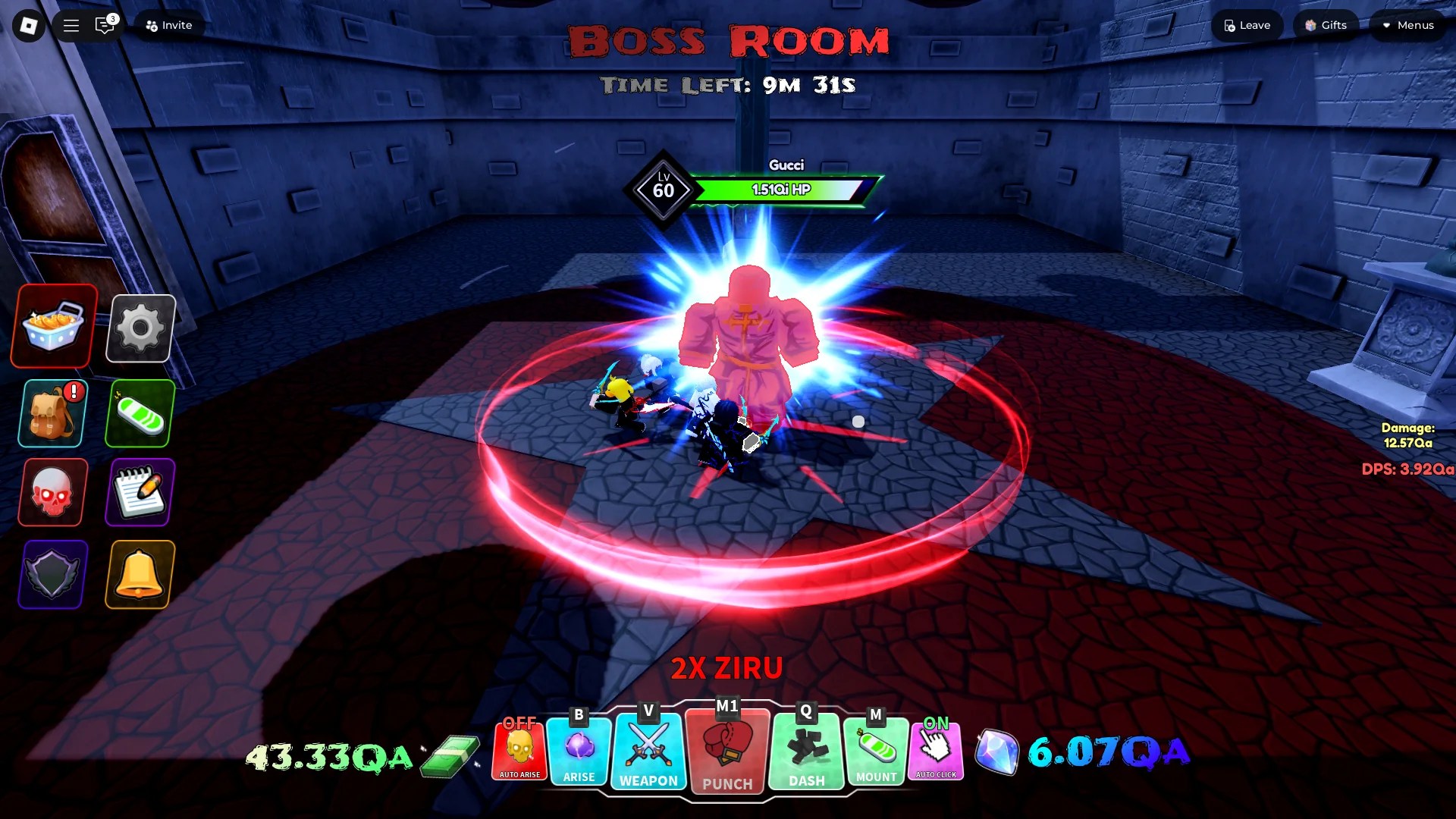
Task: Click the green battery boost icon
Action: pyautogui.click(x=140, y=413)
